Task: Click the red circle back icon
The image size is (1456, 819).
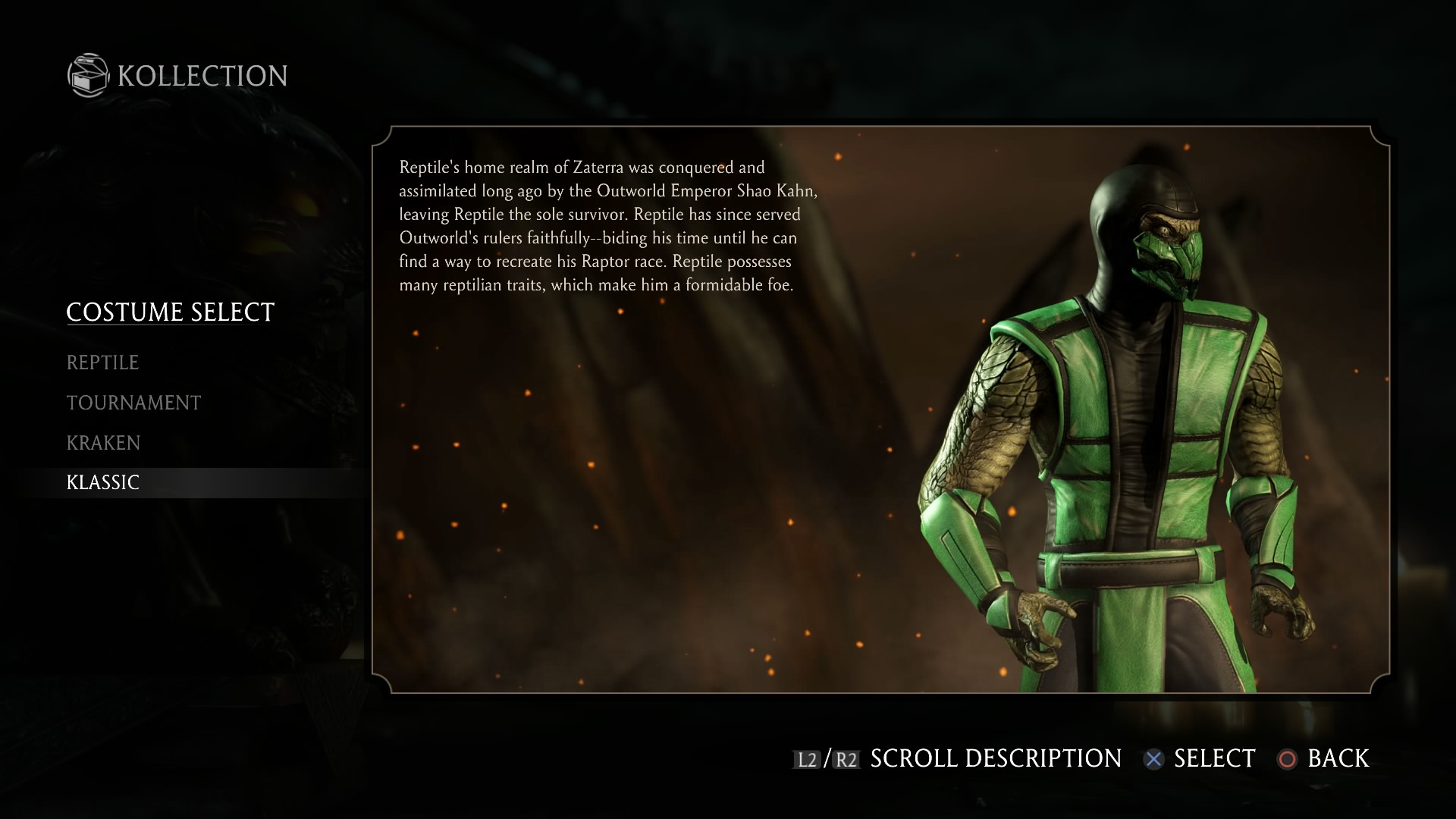Action: (1289, 758)
